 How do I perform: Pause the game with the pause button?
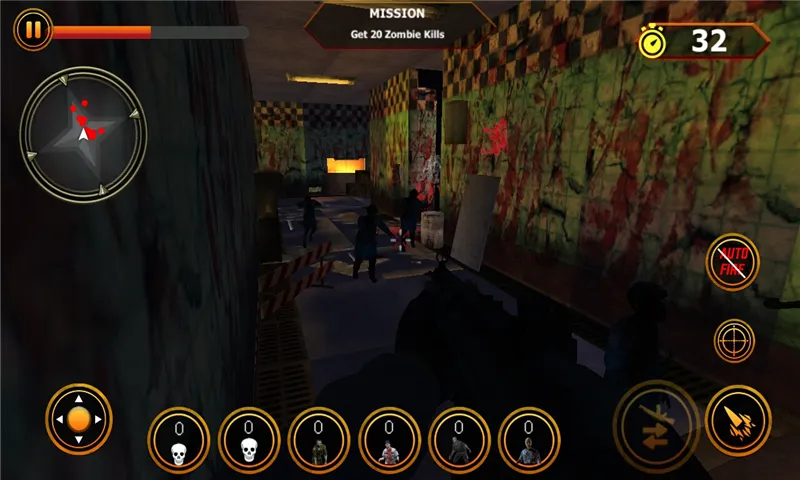33,30
